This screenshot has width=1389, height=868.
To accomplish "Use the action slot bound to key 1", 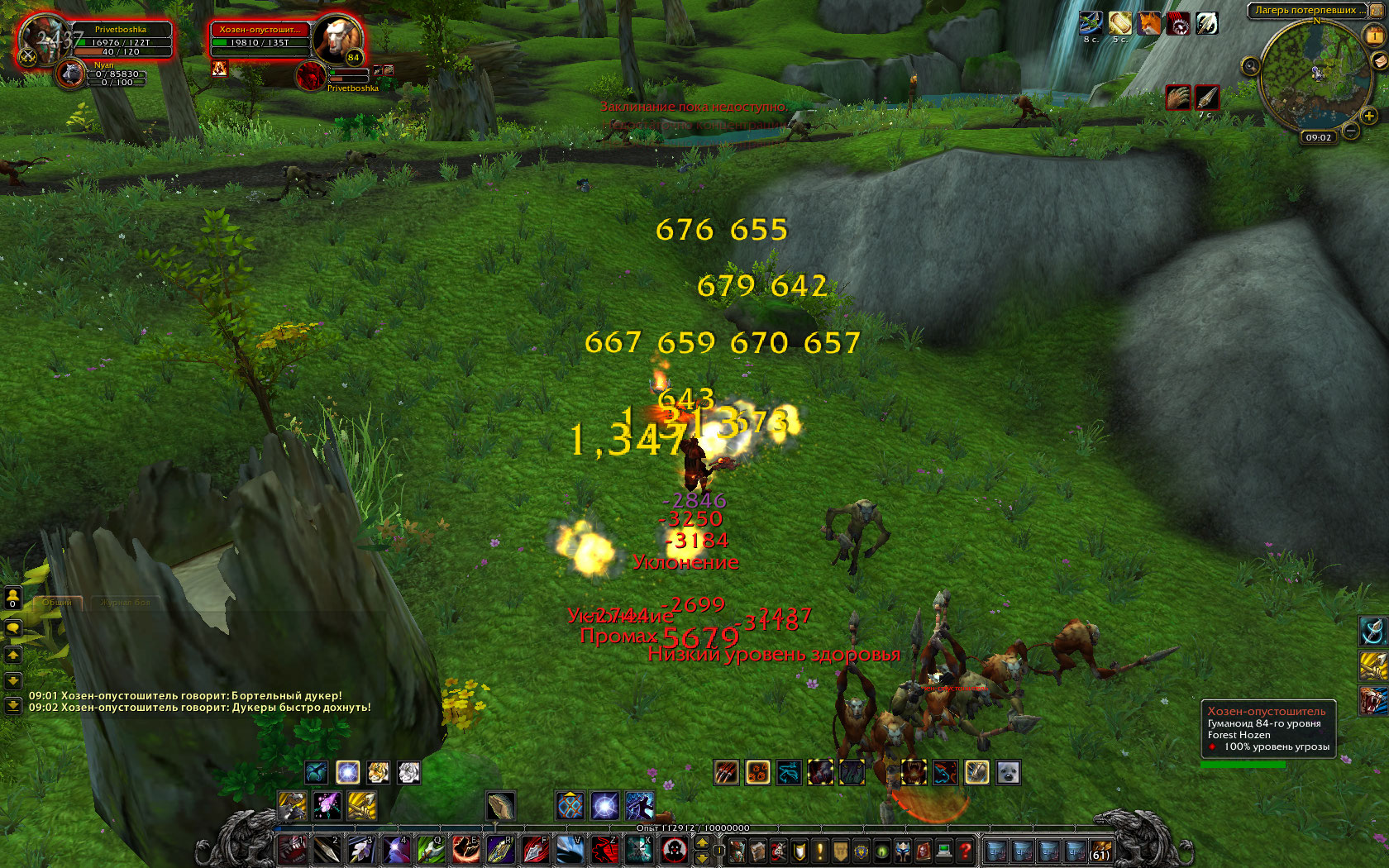I will click(291, 850).
